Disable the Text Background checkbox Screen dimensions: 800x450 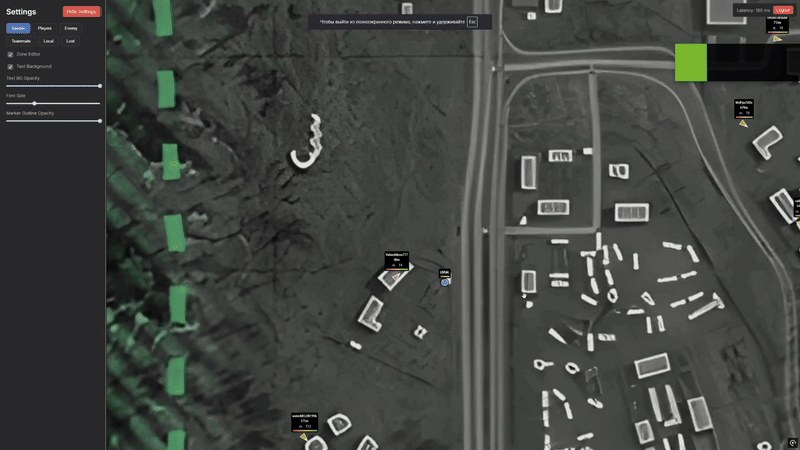[x=10, y=66]
